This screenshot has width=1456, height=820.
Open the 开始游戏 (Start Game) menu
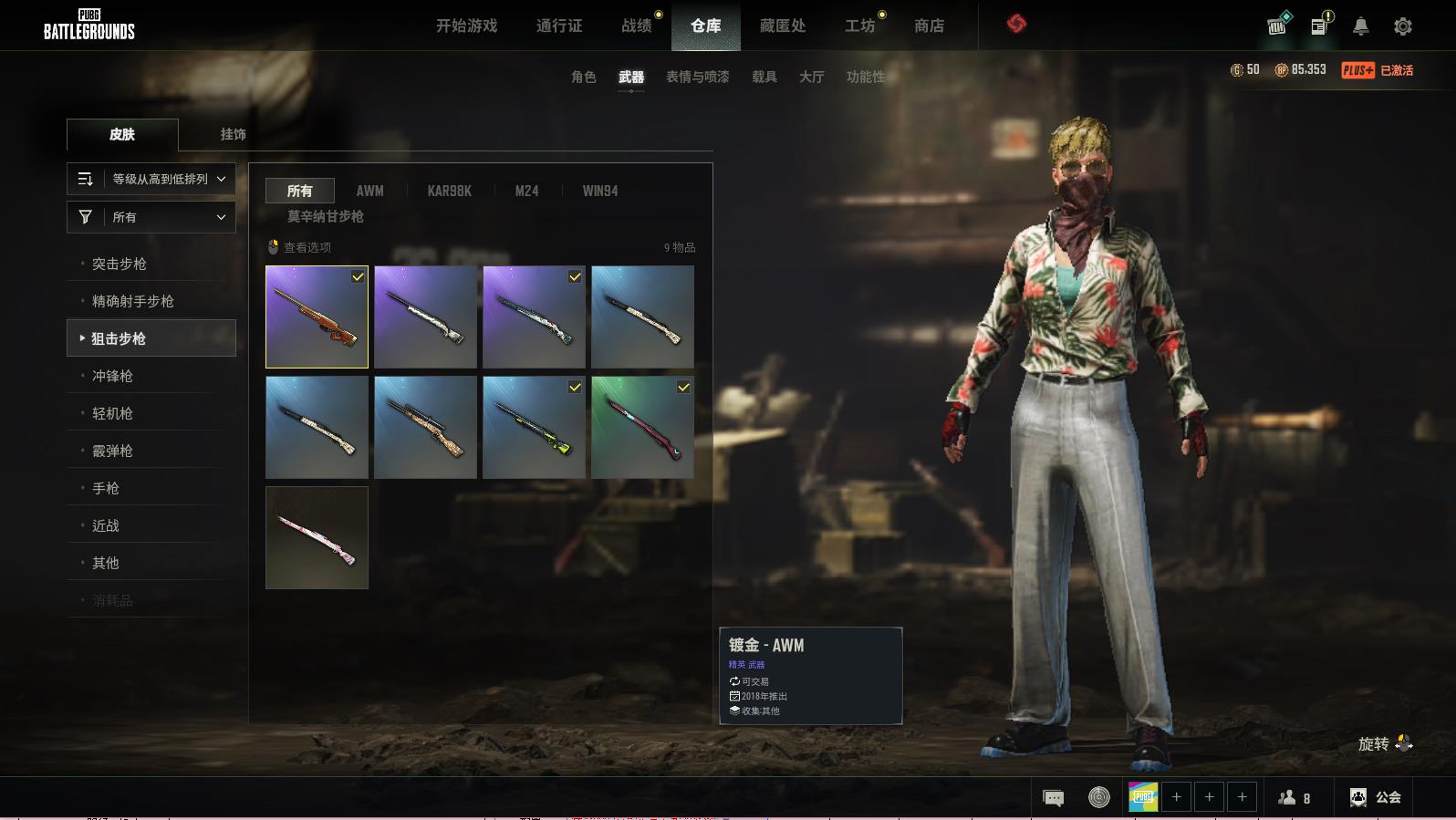[466, 26]
